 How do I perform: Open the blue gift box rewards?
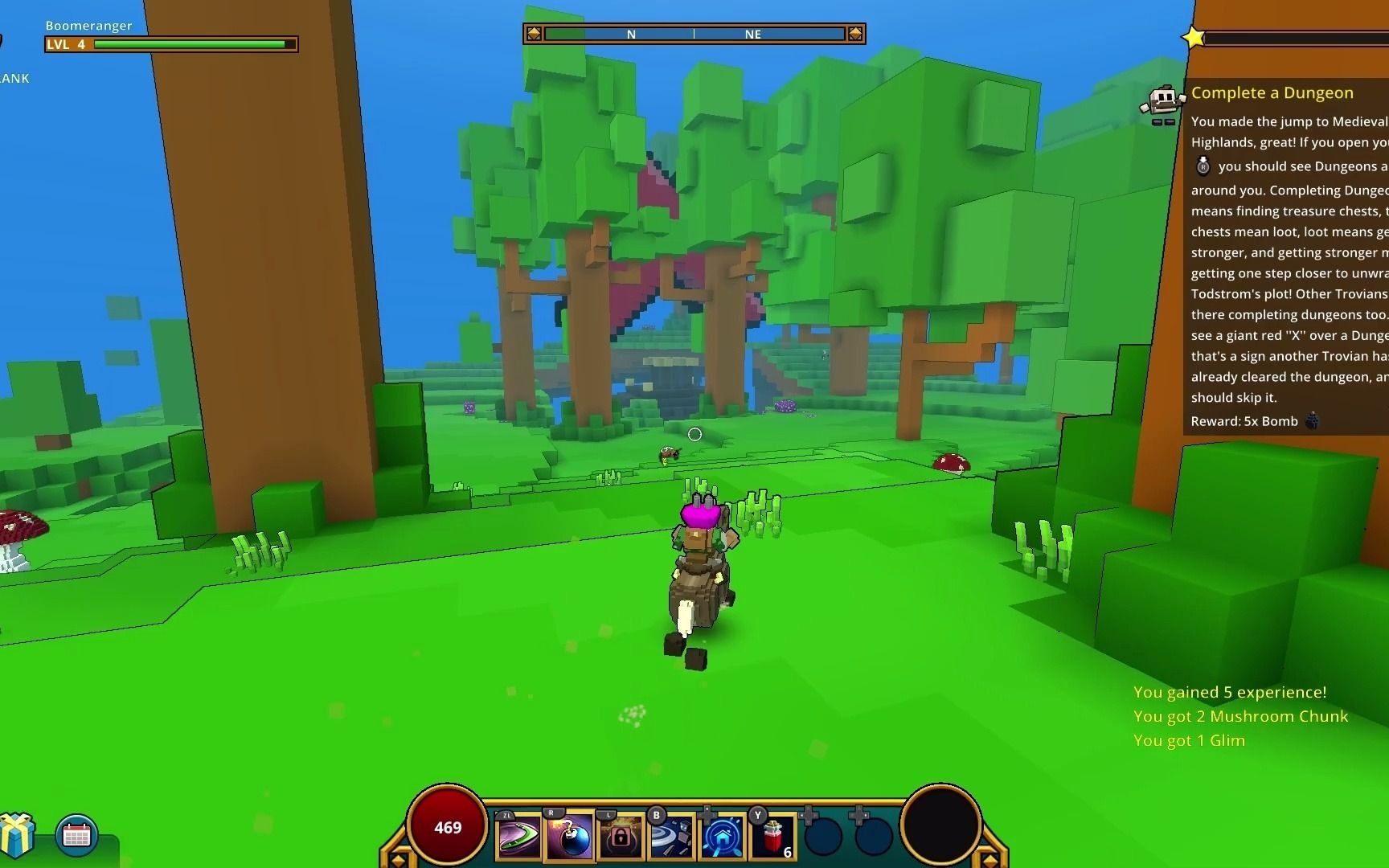[17, 834]
